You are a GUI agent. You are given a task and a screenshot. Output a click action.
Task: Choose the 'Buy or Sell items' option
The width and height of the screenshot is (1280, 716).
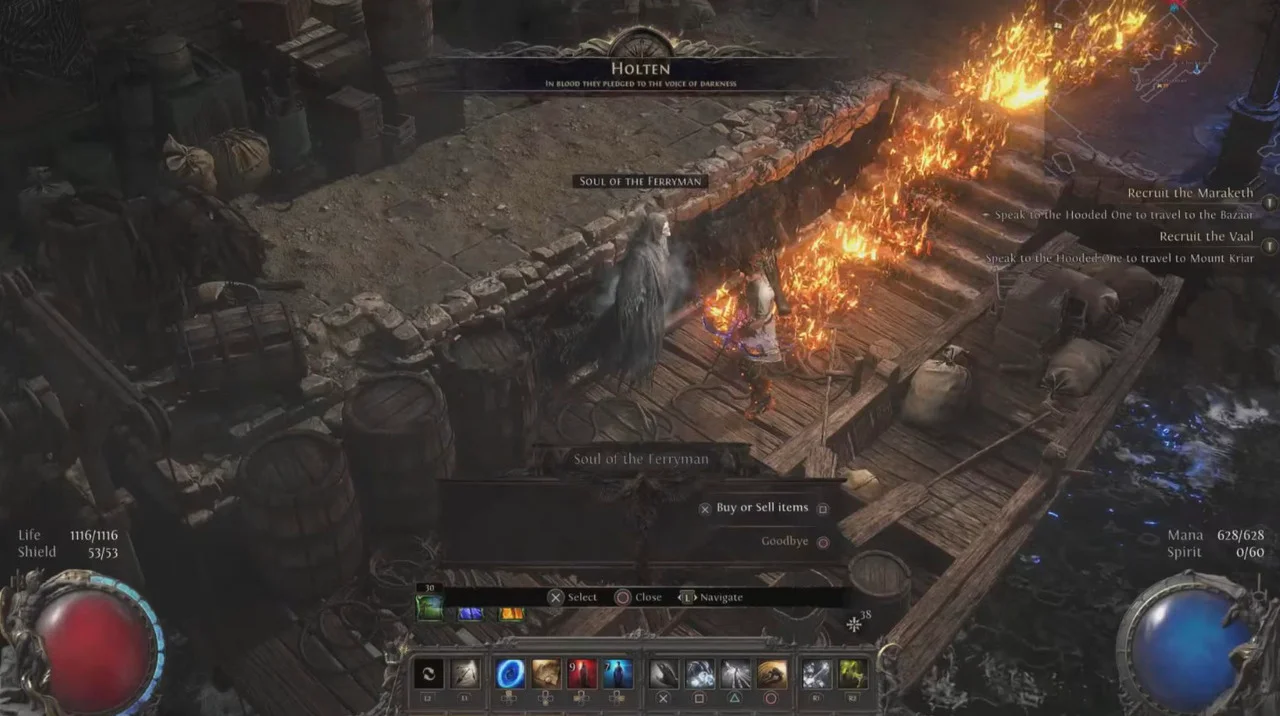pos(762,508)
